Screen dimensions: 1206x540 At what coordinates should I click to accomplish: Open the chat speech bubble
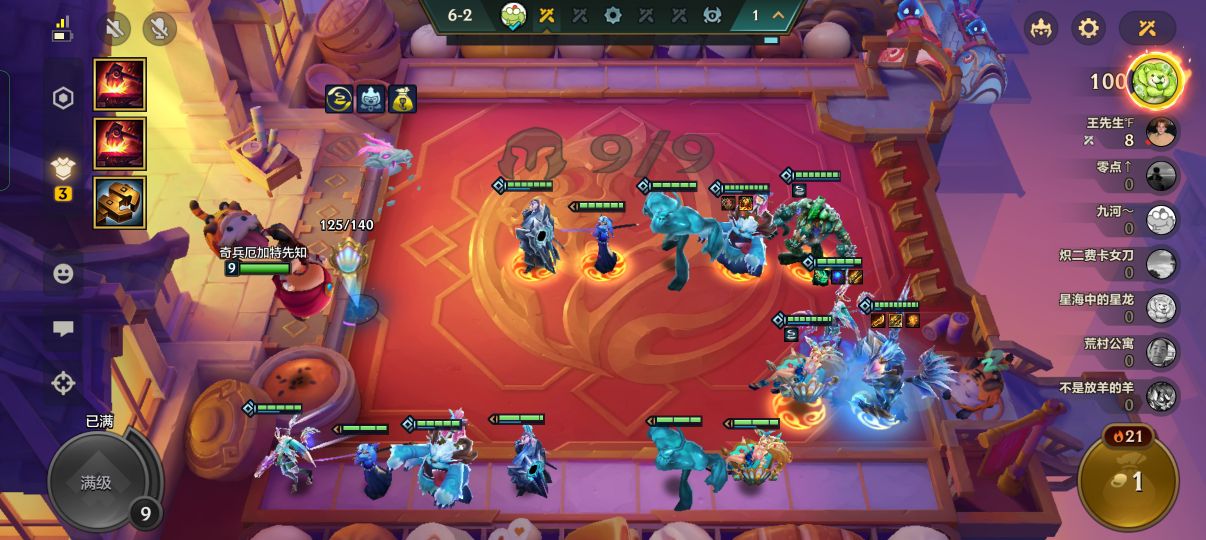coord(63,328)
